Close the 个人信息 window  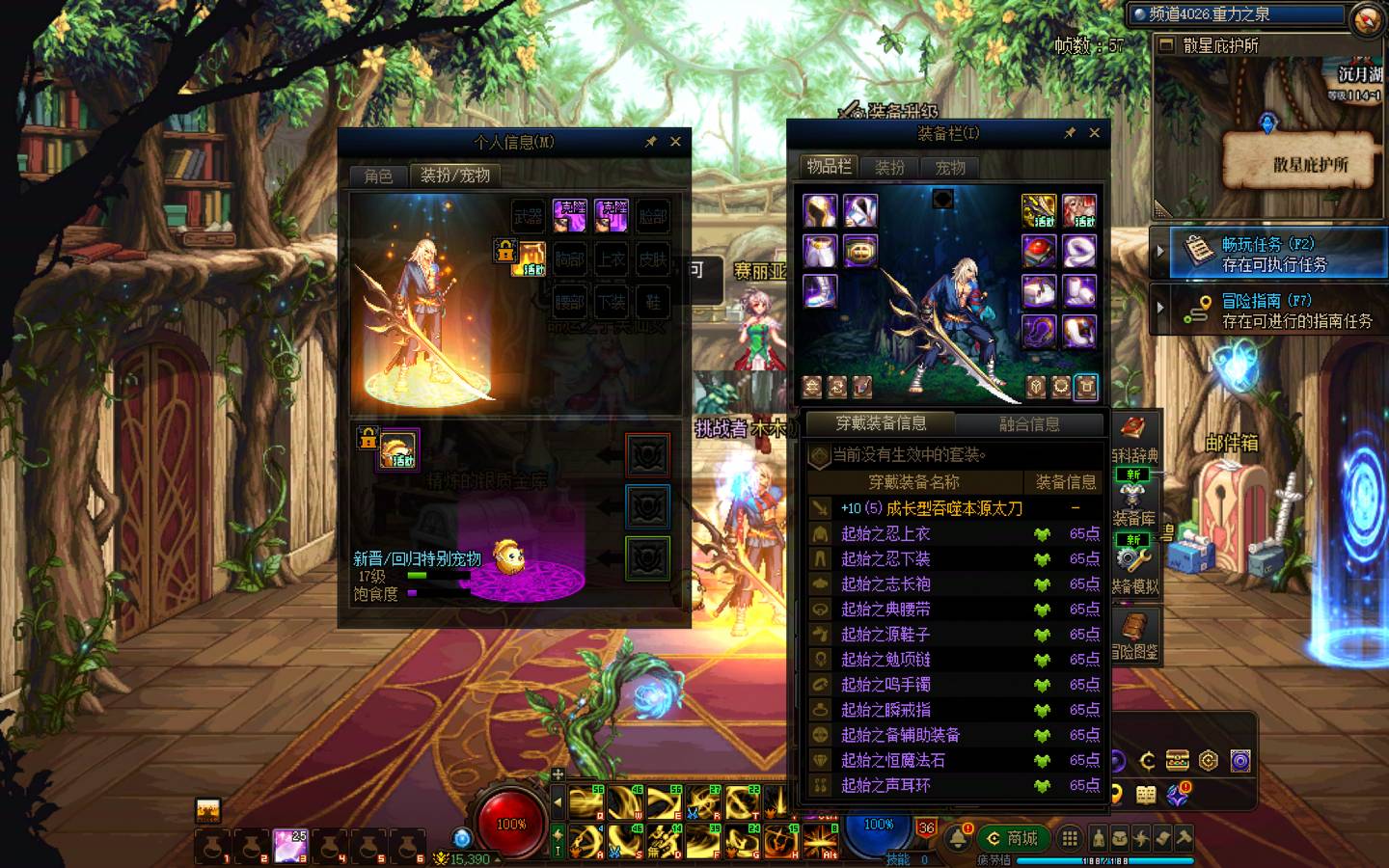pyautogui.click(x=675, y=142)
